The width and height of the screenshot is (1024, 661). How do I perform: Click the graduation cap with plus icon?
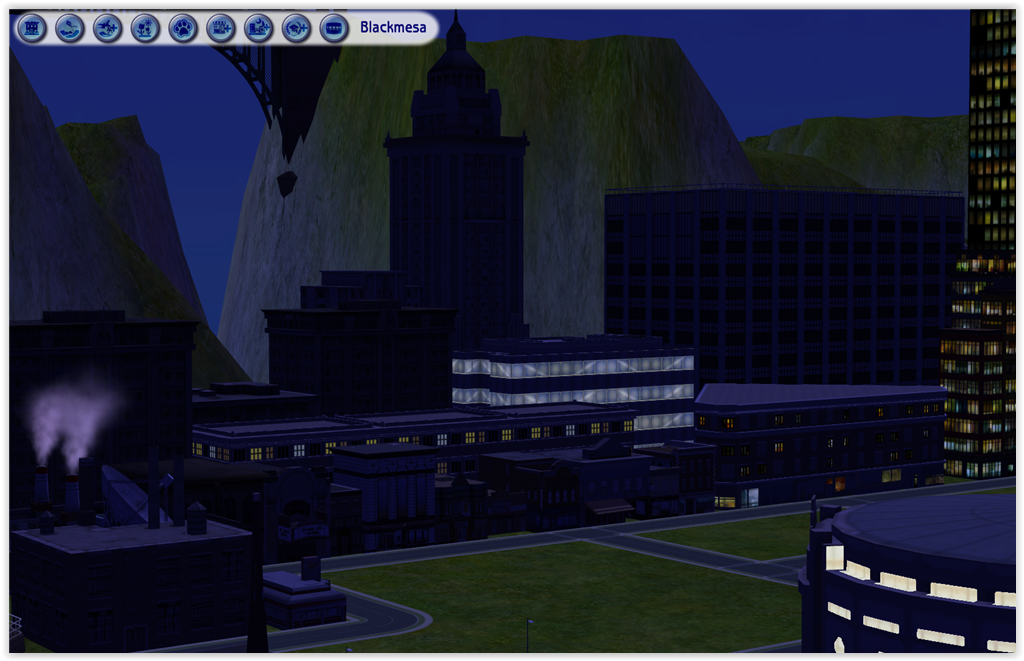click(x=297, y=28)
